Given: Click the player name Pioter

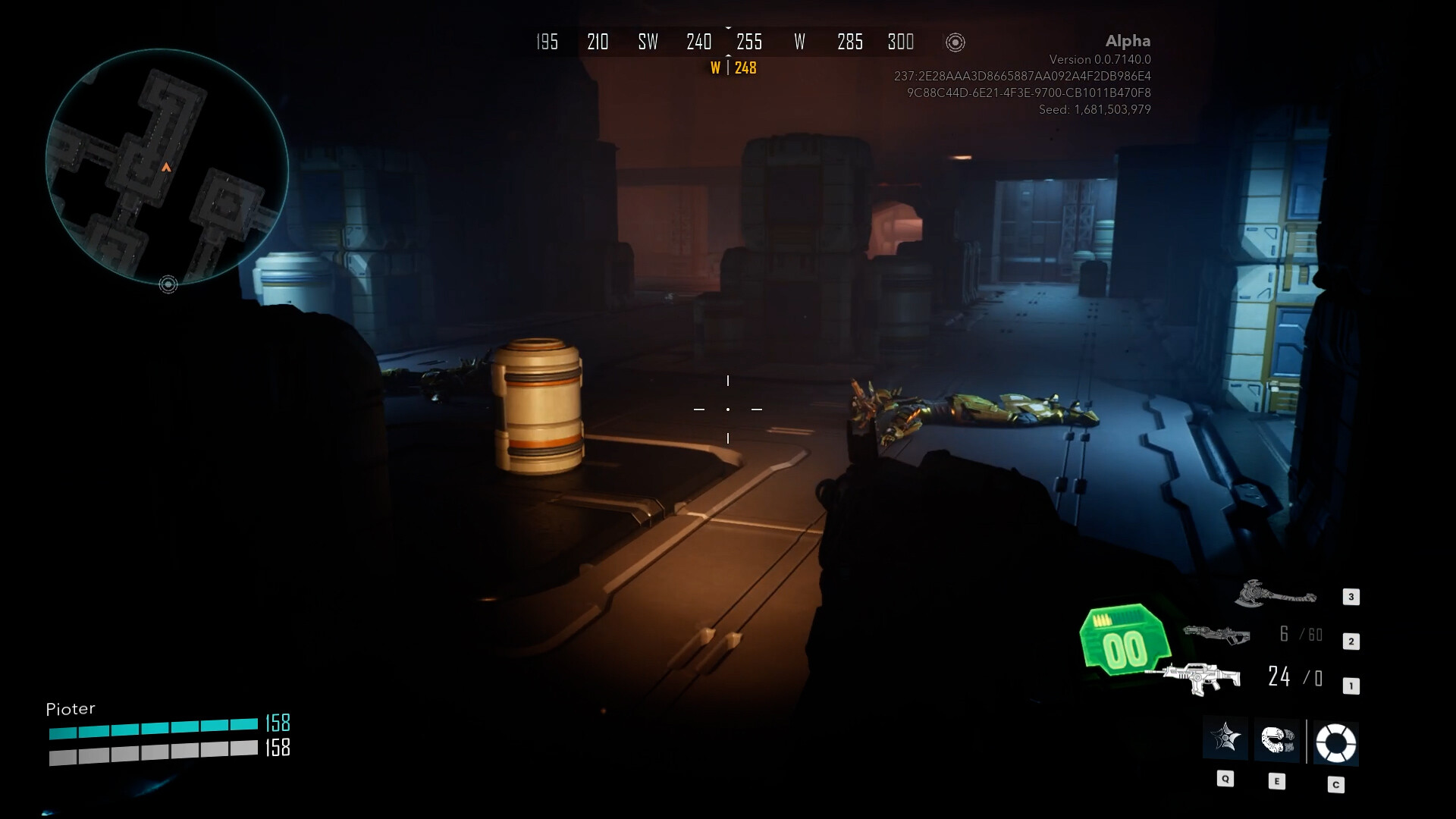Looking at the screenshot, I should [x=71, y=708].
